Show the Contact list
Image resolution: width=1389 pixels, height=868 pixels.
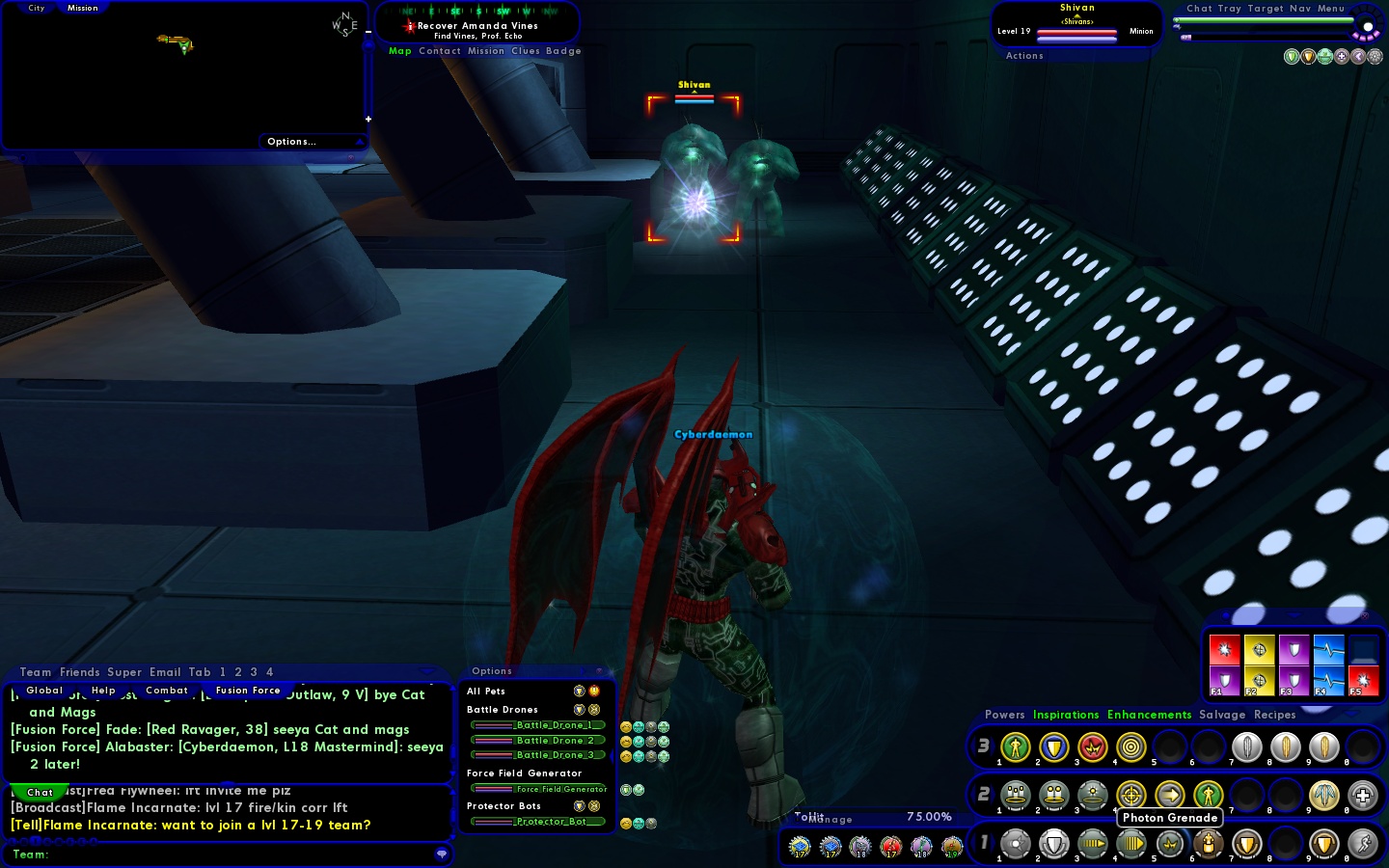pos(440,51)
